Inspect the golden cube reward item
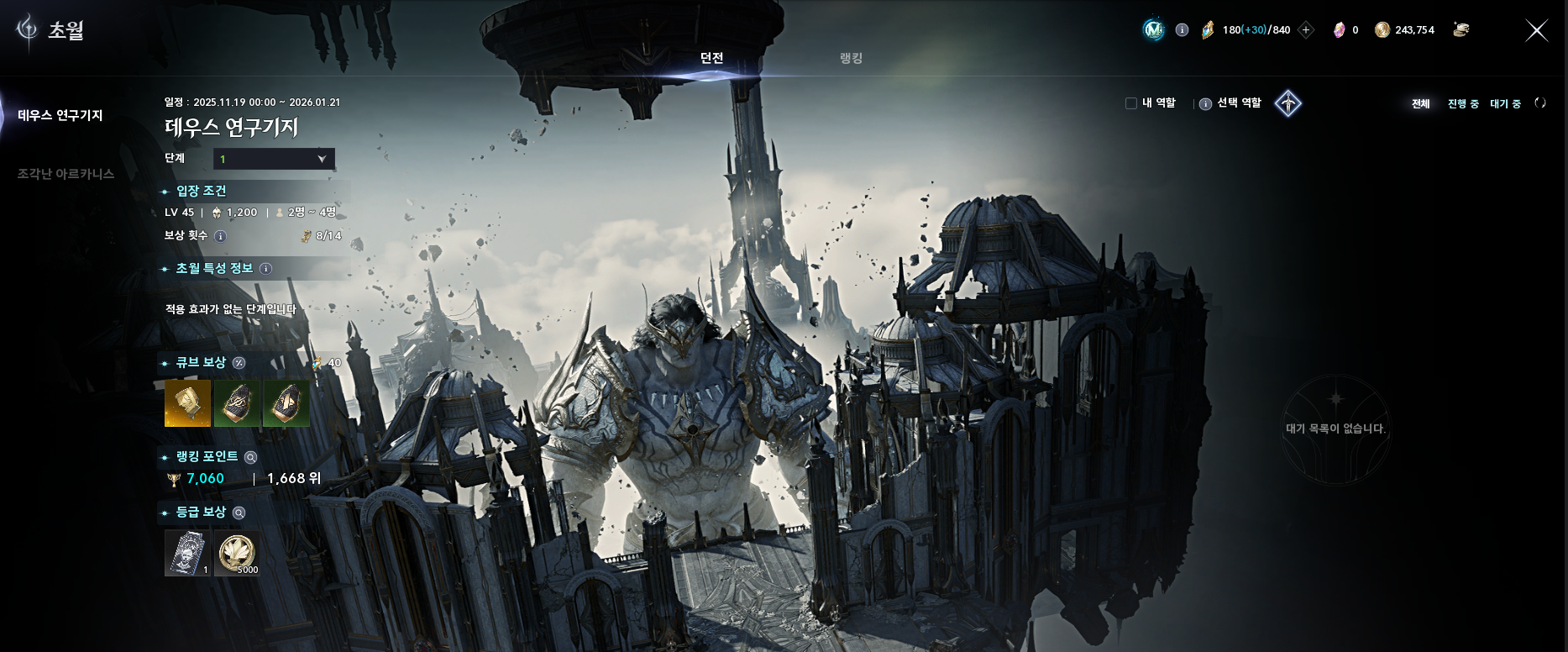The image size is (1568, 652). point(187,403)
